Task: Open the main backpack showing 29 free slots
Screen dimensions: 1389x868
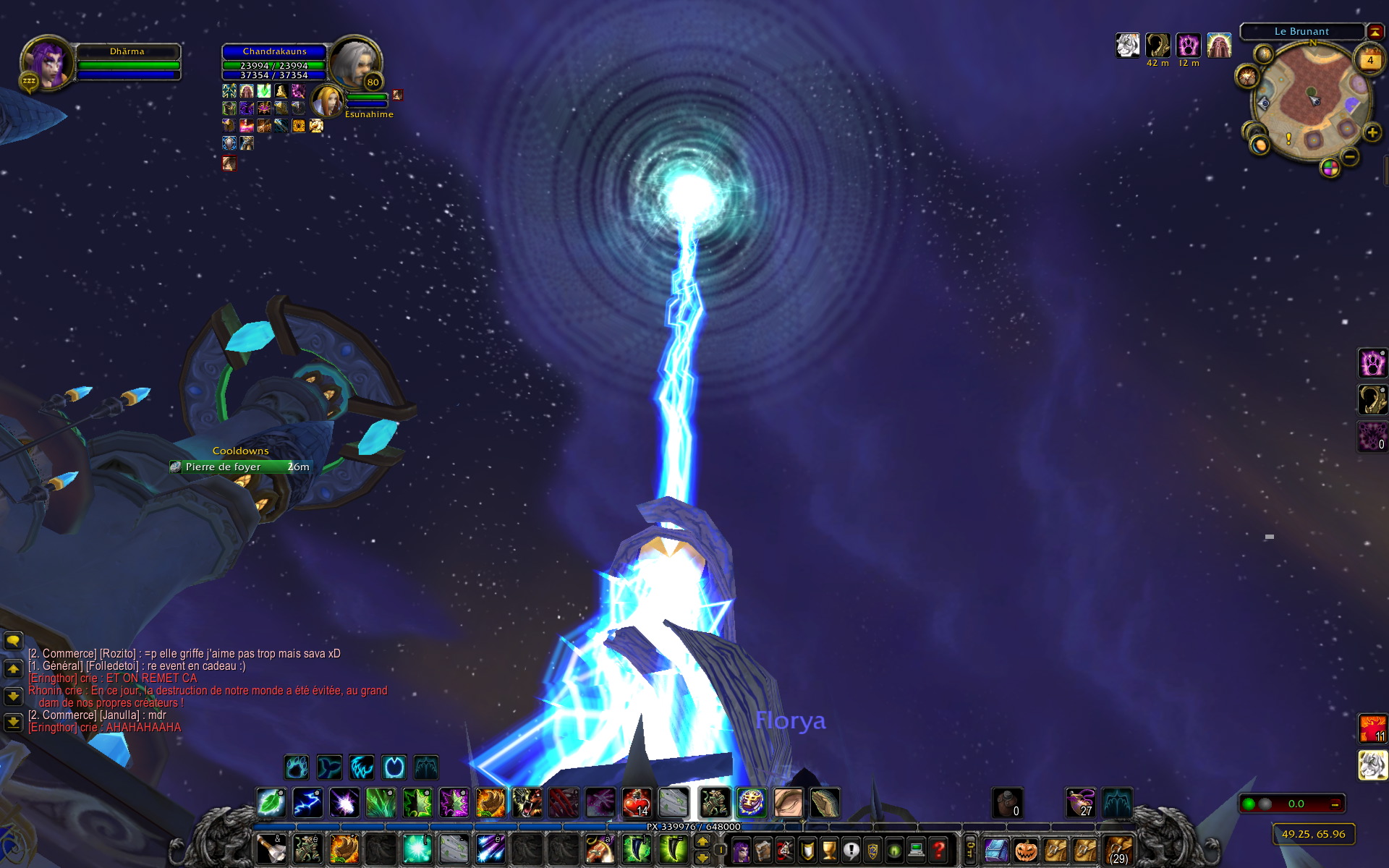Action: click(x=1118, y=850)
